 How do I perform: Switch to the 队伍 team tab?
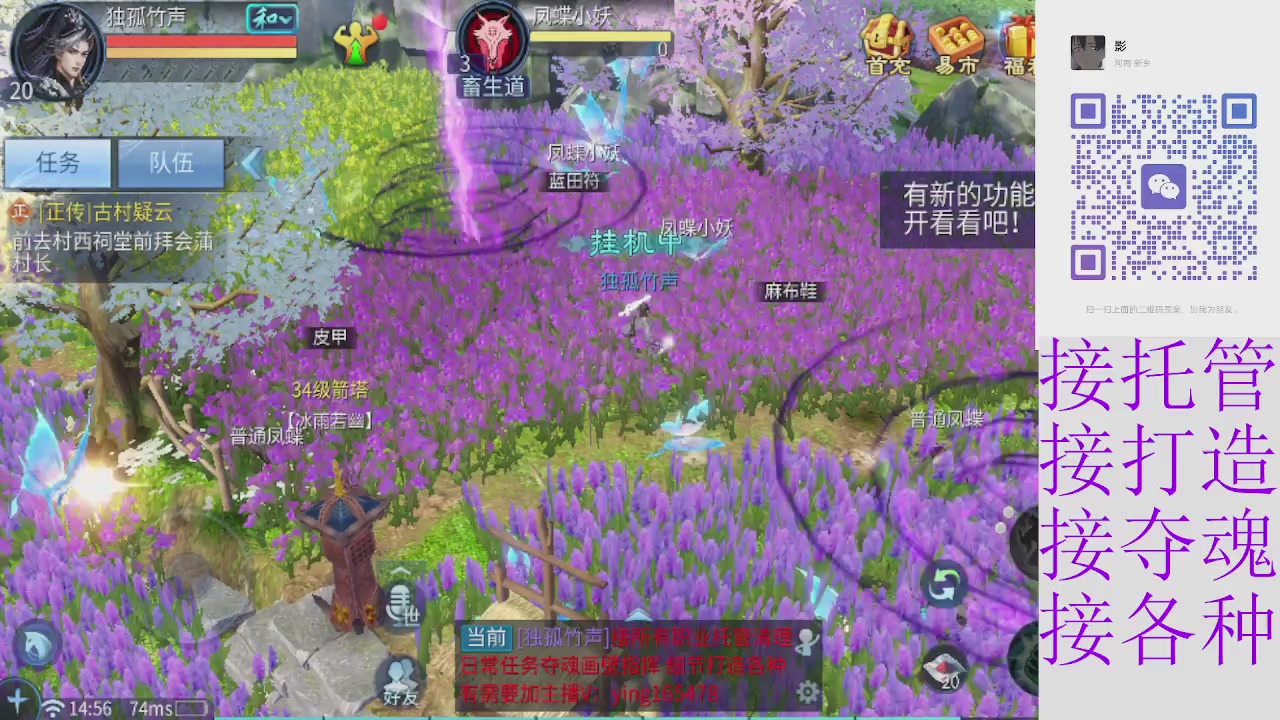click(170, 163)
